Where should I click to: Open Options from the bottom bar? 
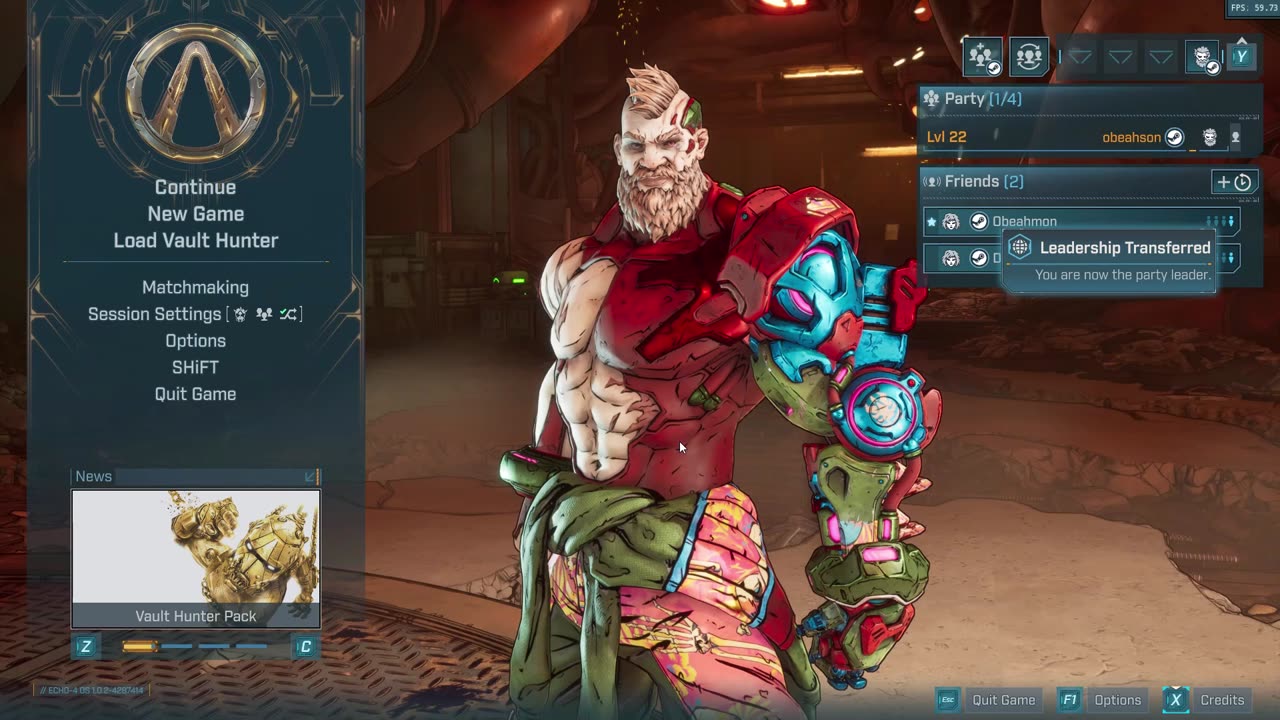1103,700
